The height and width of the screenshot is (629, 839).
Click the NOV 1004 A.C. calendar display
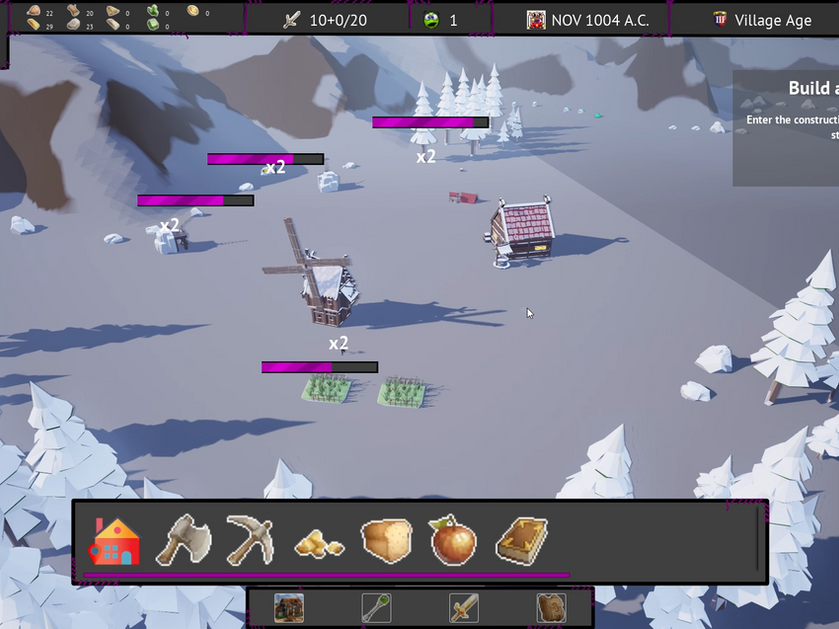587,20
